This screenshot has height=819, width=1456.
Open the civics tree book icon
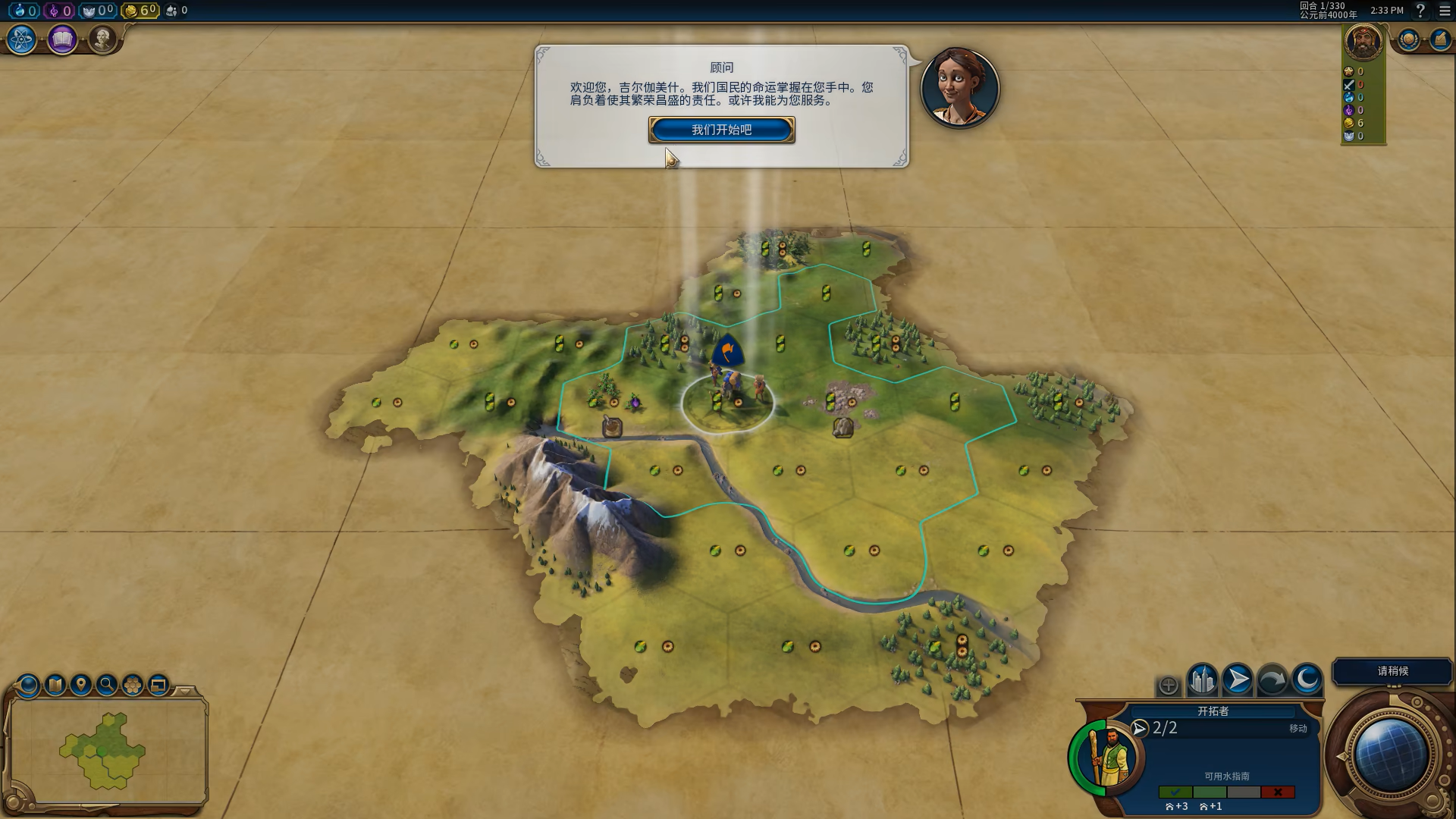click(x=62, y=39)
